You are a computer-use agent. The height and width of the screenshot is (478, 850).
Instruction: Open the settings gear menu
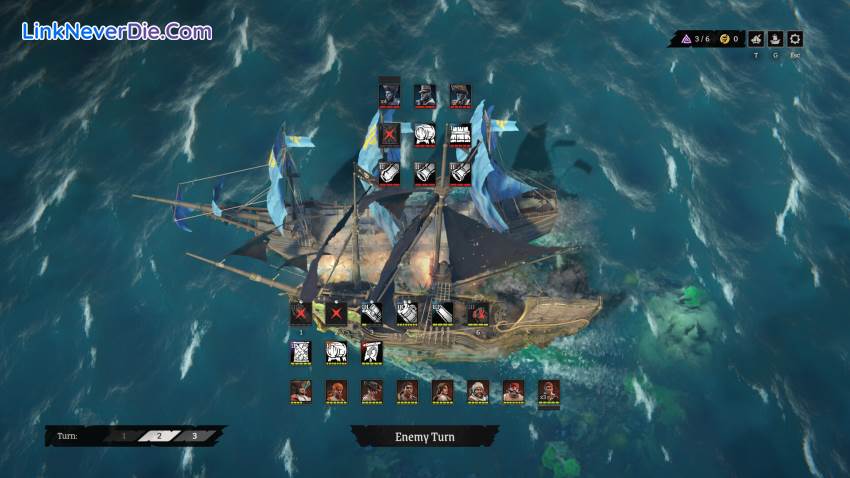click(x=795, y=40)
